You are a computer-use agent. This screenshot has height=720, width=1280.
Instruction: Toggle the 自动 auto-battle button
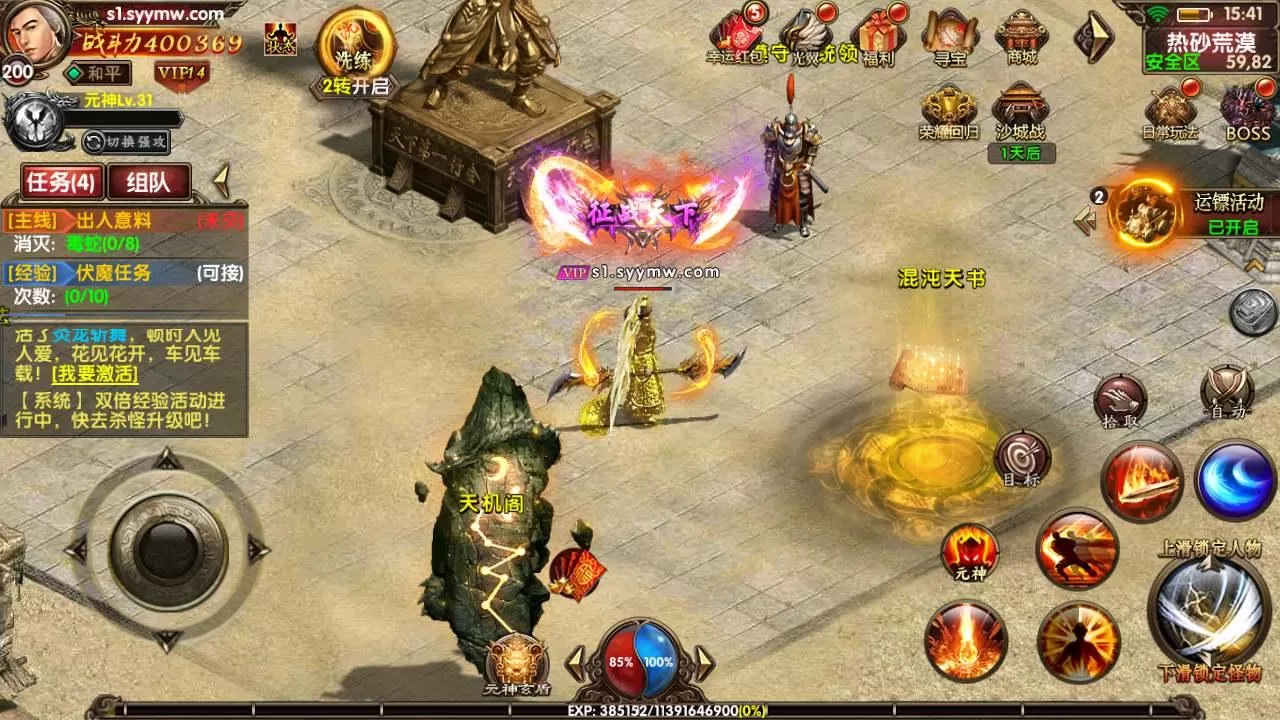pyautogui.click(x=1227, y=391)
